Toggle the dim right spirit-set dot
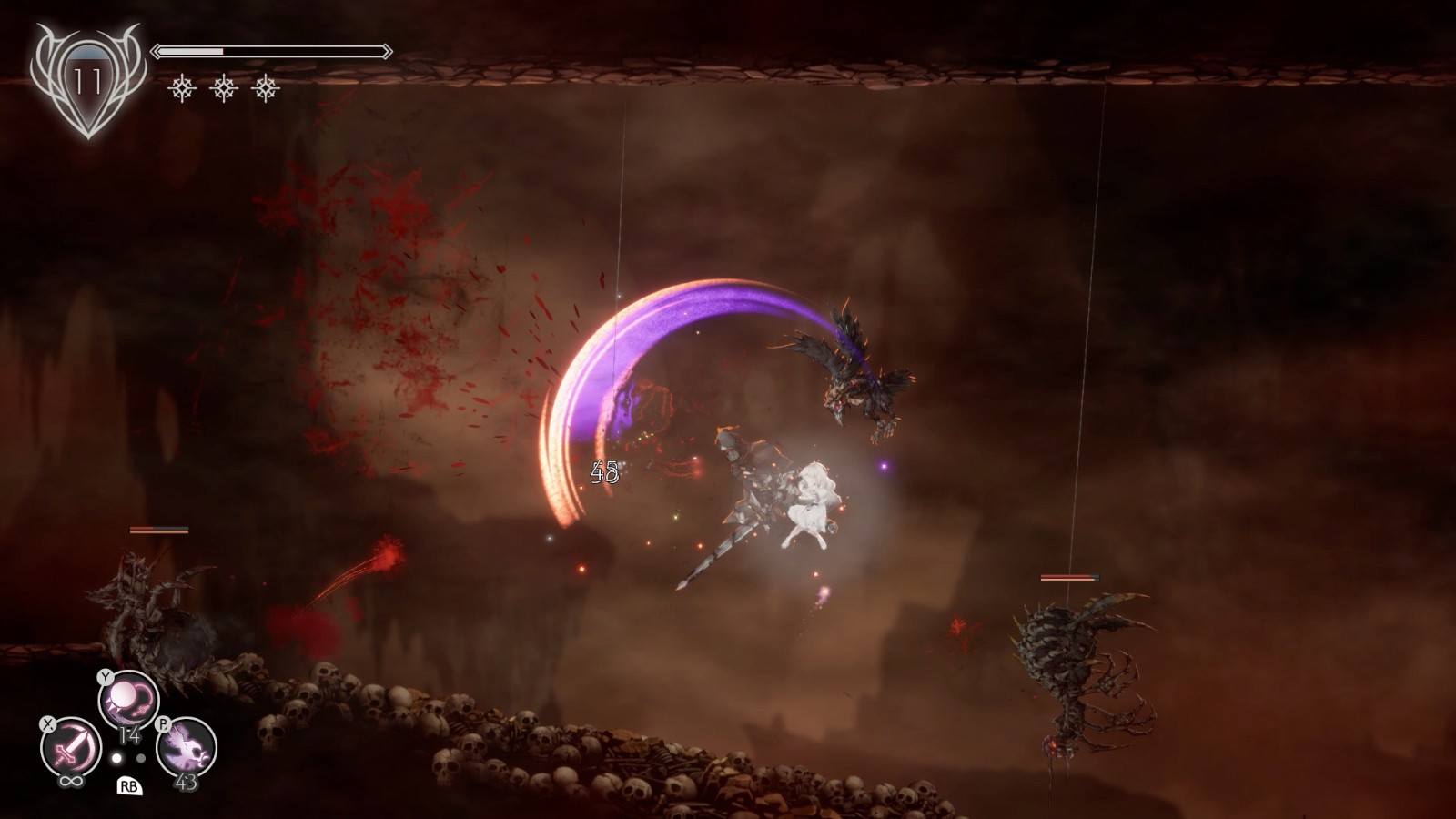 click(141, 758)
